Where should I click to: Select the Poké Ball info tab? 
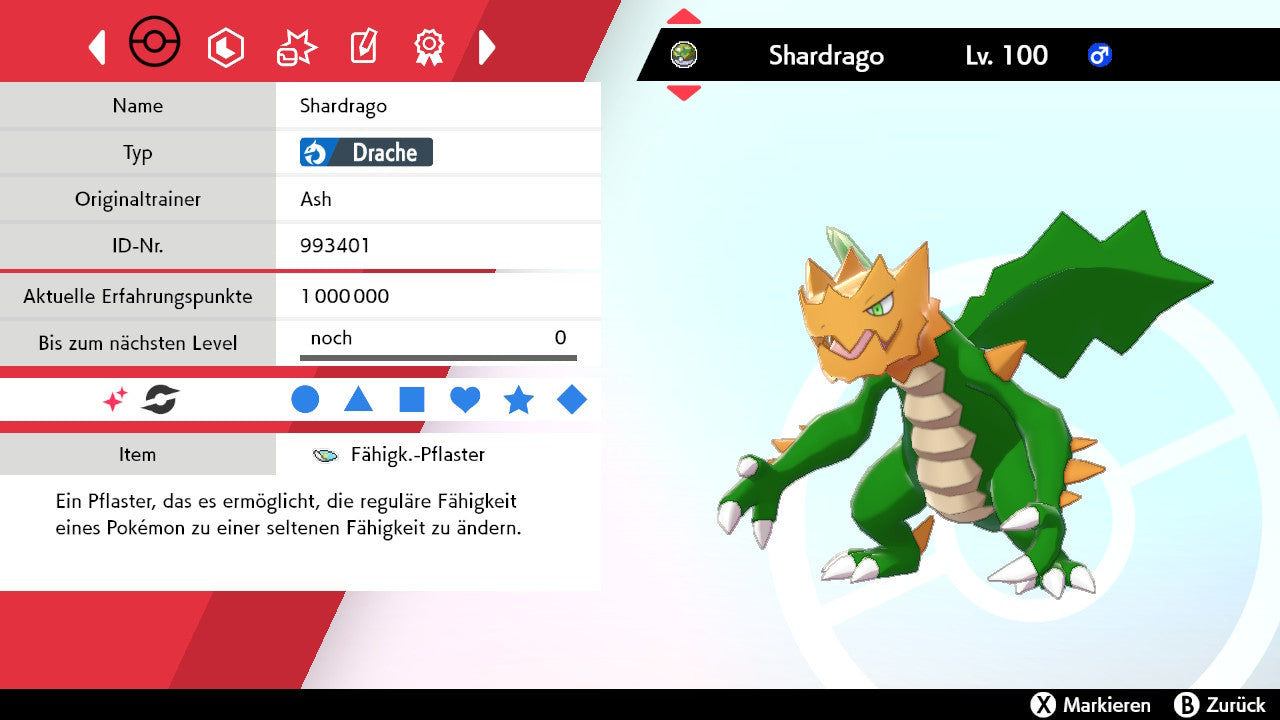pos(155,44)
